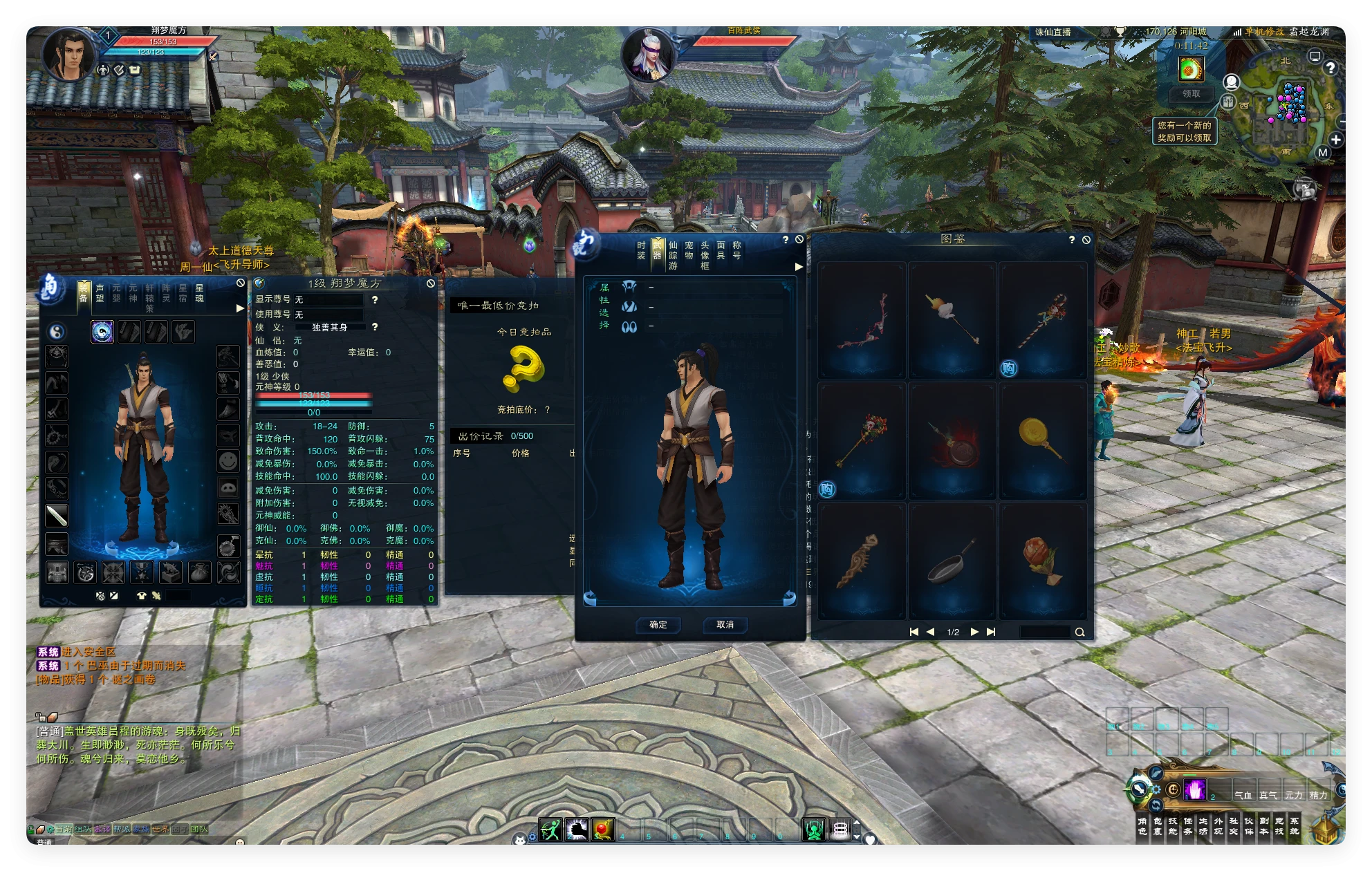Open the 包裹 inventory menu
This screenshot has width=1372, height=871.
coord(1158,826)
